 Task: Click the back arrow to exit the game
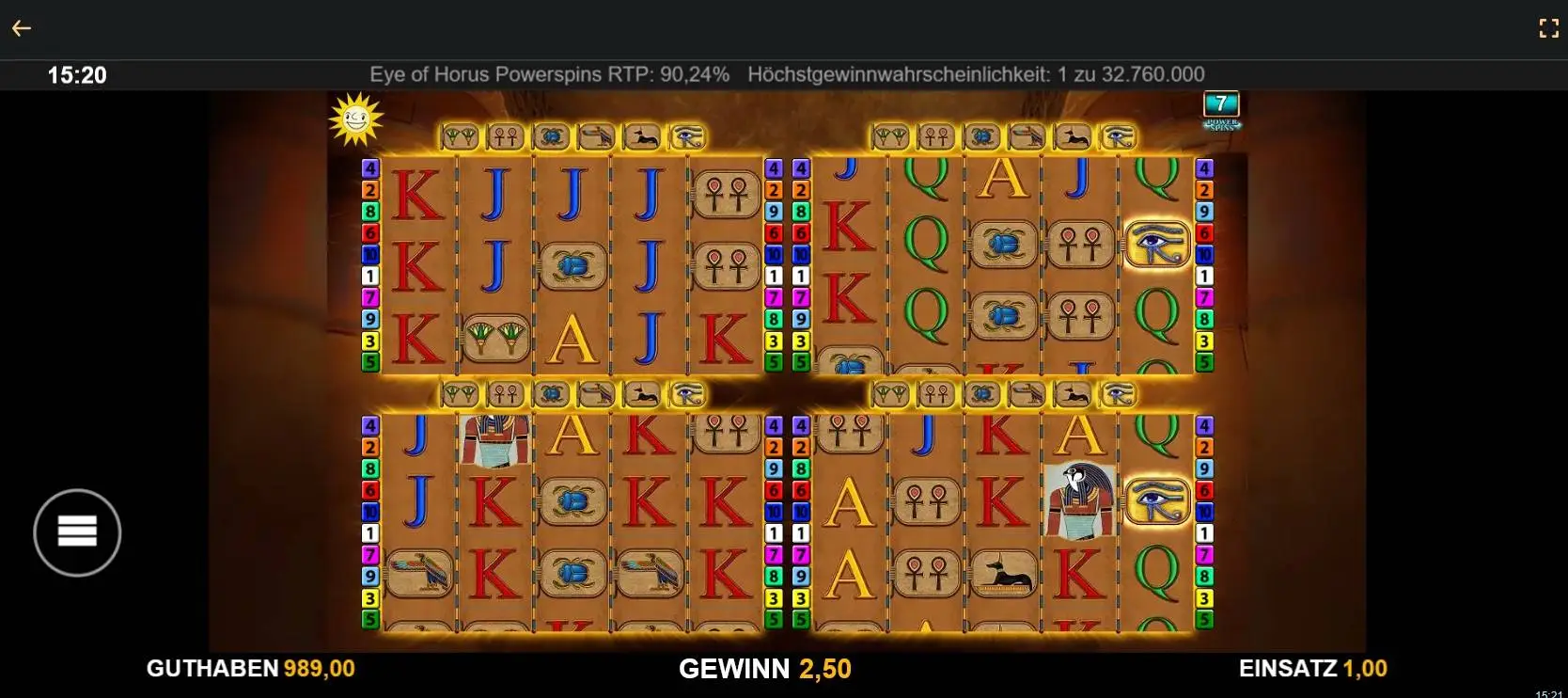(x=22, y=27)
